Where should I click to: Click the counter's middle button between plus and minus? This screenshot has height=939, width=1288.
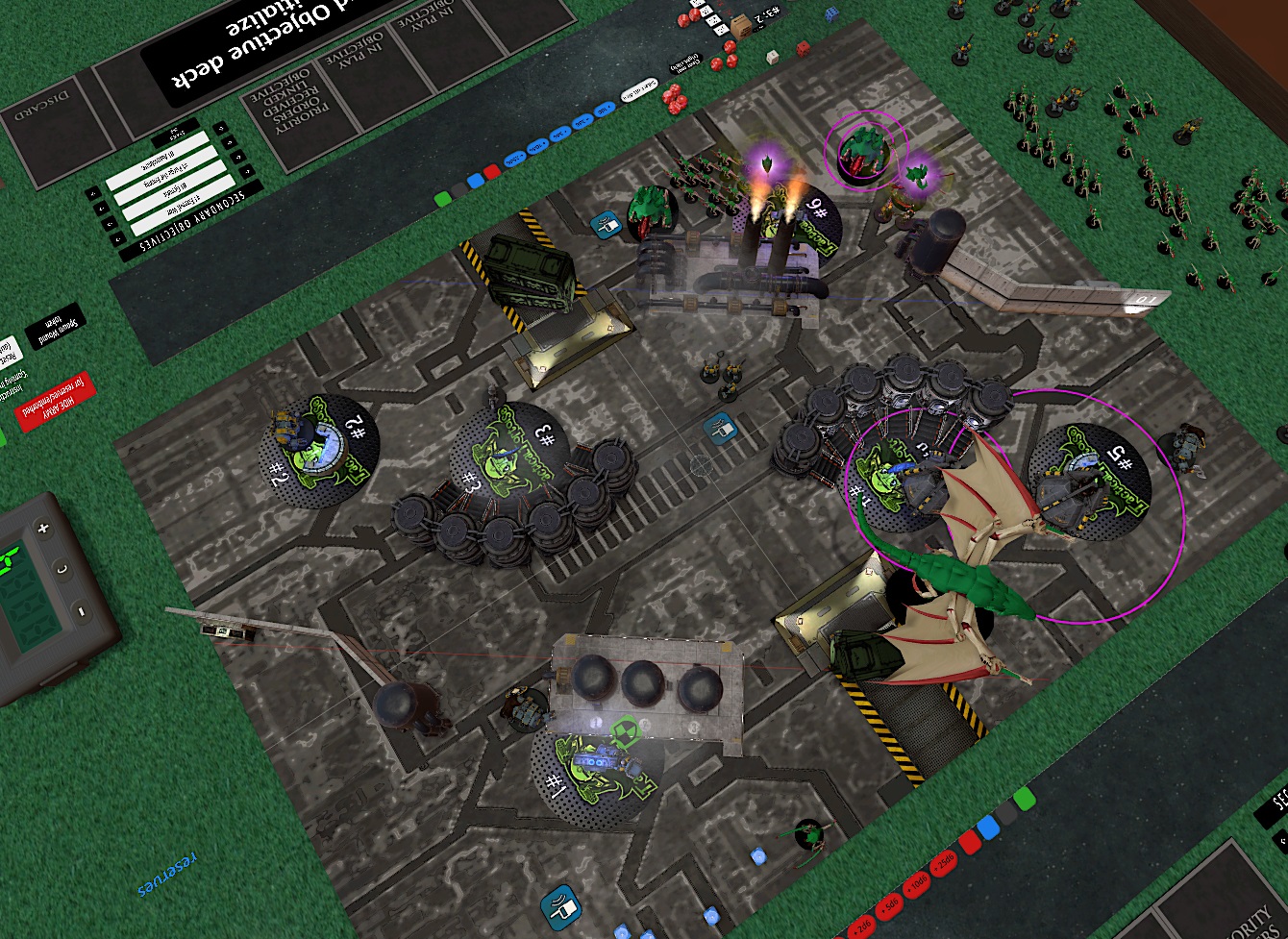[x=62, y=569]
